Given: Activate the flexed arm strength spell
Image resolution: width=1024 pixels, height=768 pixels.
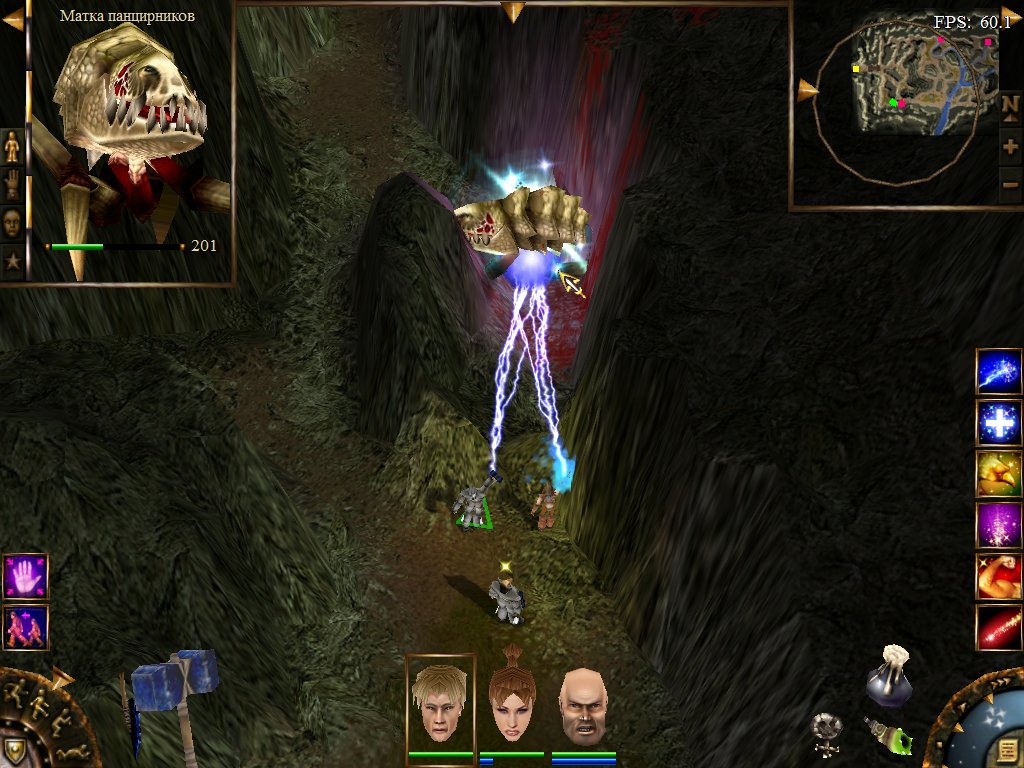Looking at the screenshot, I should click(999, 576).
